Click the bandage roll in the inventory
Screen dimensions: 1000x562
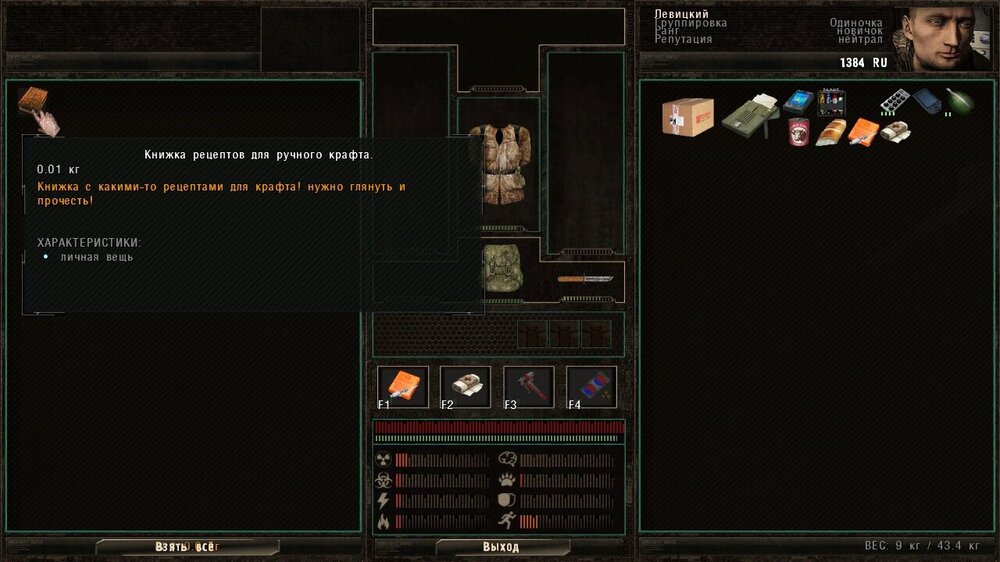click(895, 131)
